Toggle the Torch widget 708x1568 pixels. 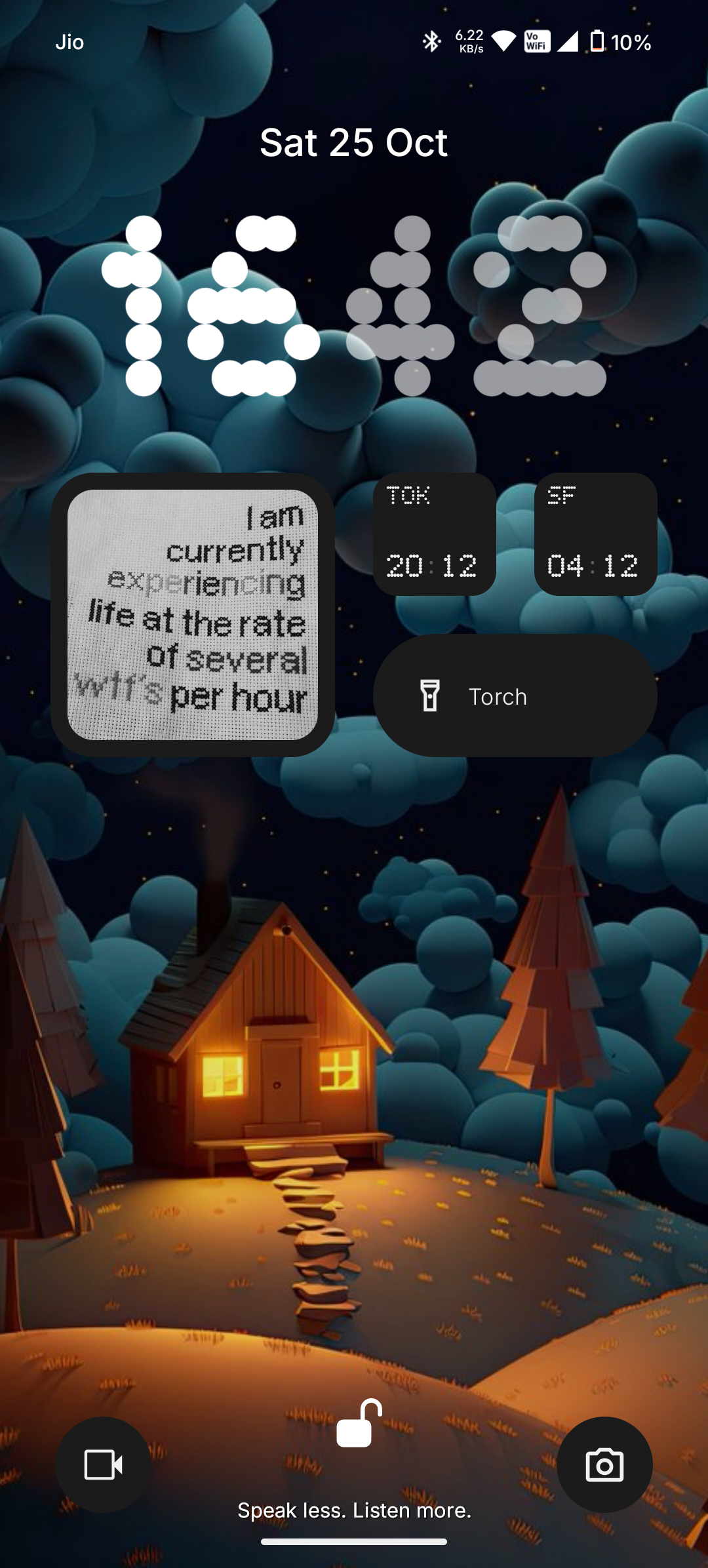point(515,696)
